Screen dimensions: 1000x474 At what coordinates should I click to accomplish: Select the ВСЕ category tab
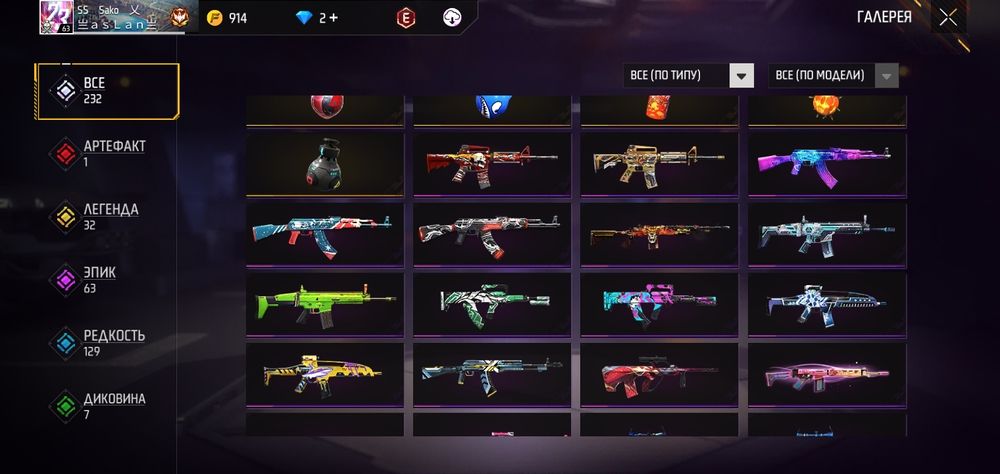pos(107,91)
